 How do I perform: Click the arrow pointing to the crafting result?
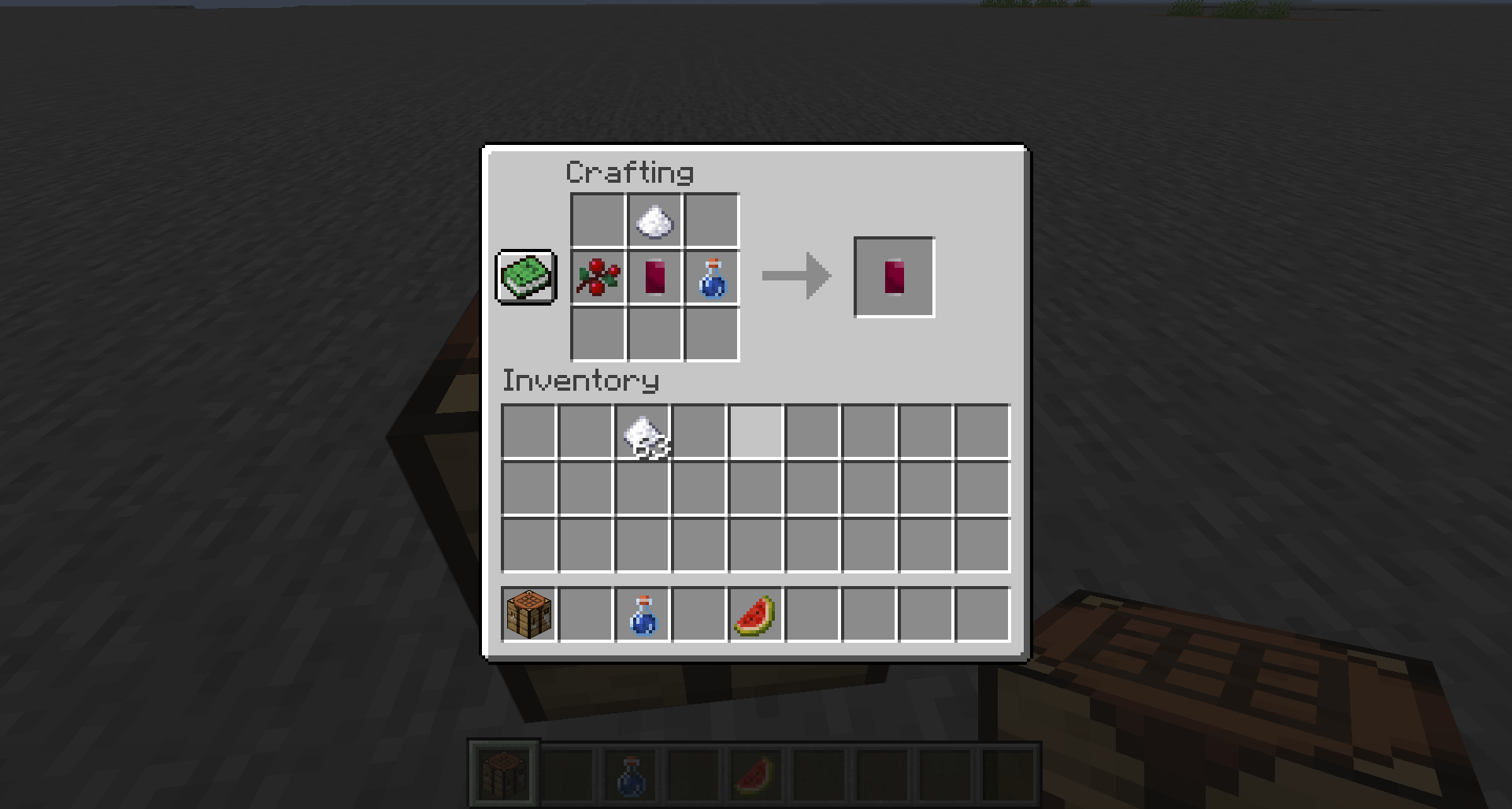point(795,277)
